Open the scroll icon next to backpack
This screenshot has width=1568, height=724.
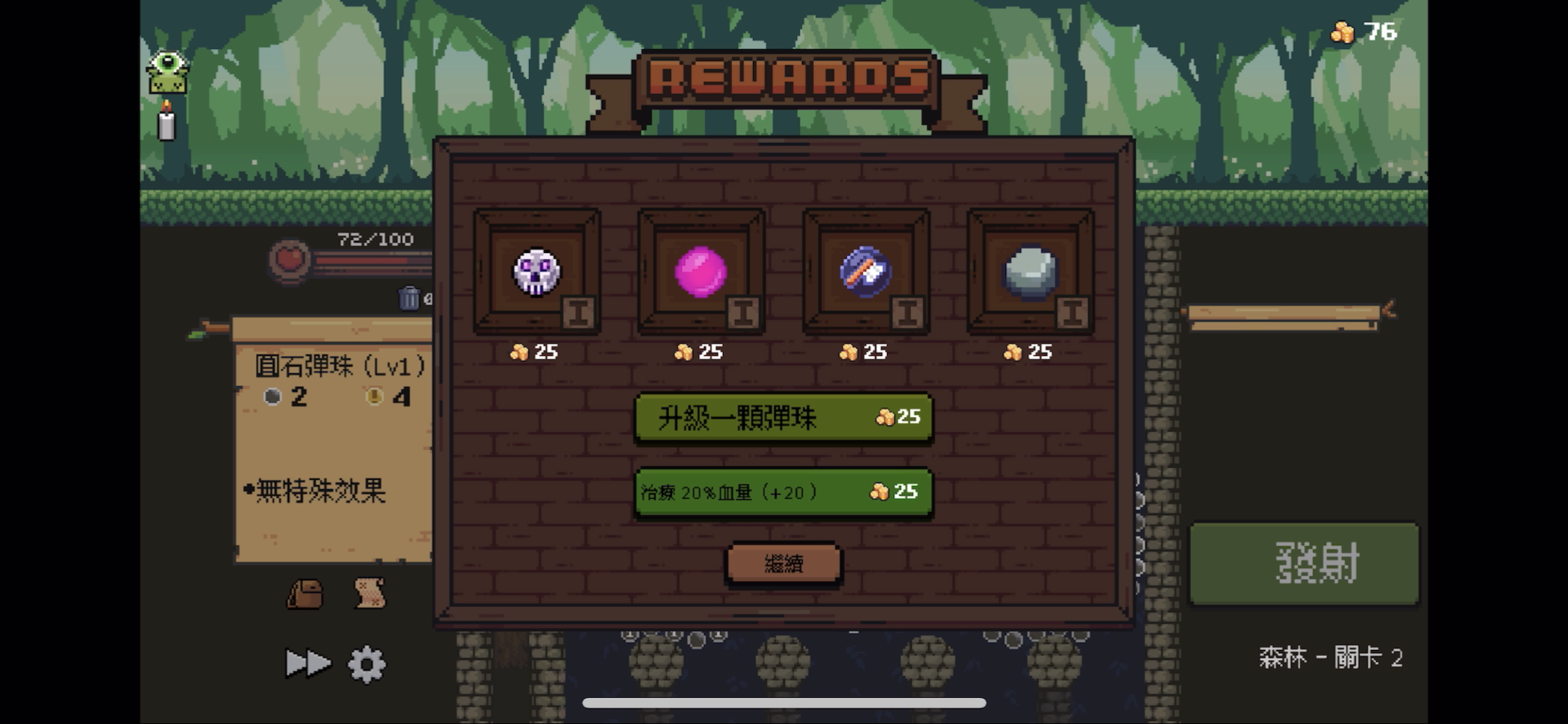[367, 593]
